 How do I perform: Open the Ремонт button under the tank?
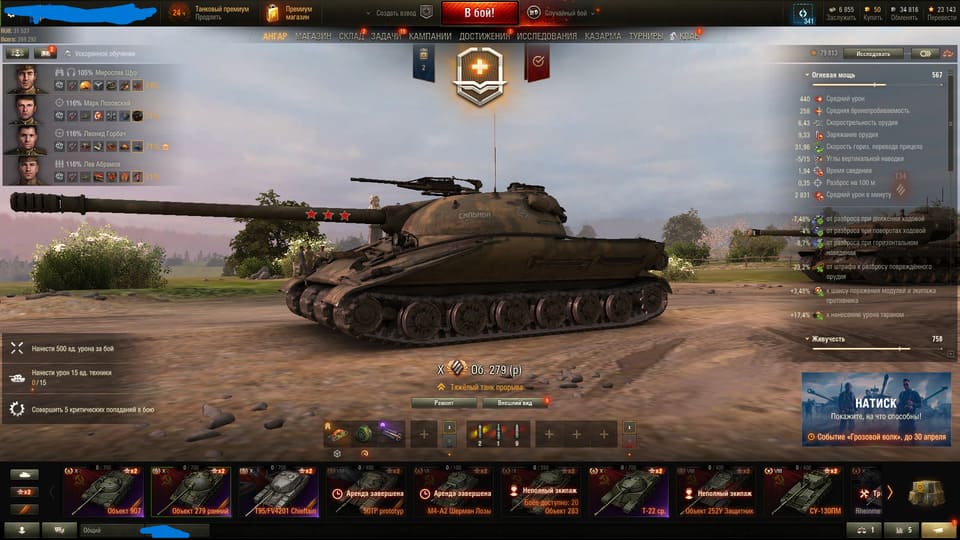pyautogui.click(x=442, y=403)
